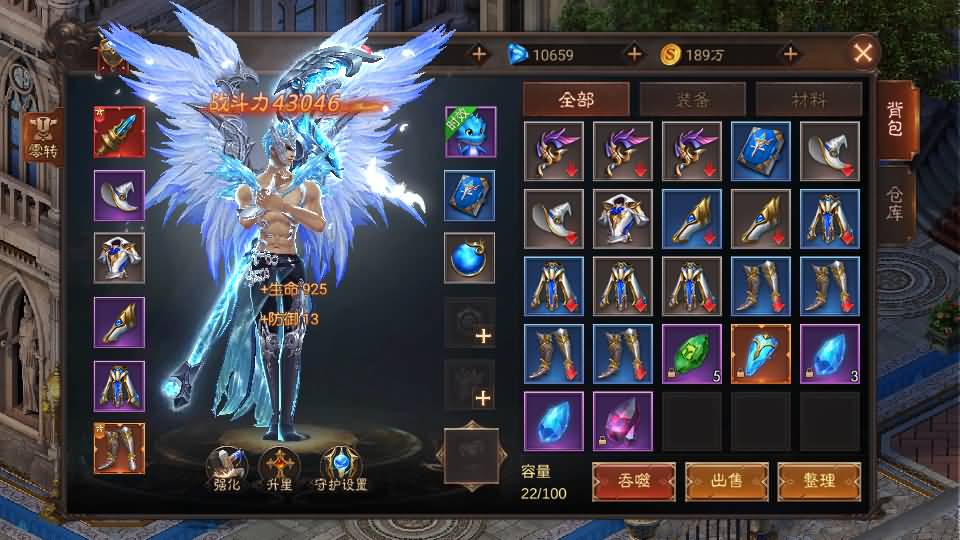Sort the bag with 整理
The width and height of the screenshot is (960, 540).
click(x=819, y=480)
